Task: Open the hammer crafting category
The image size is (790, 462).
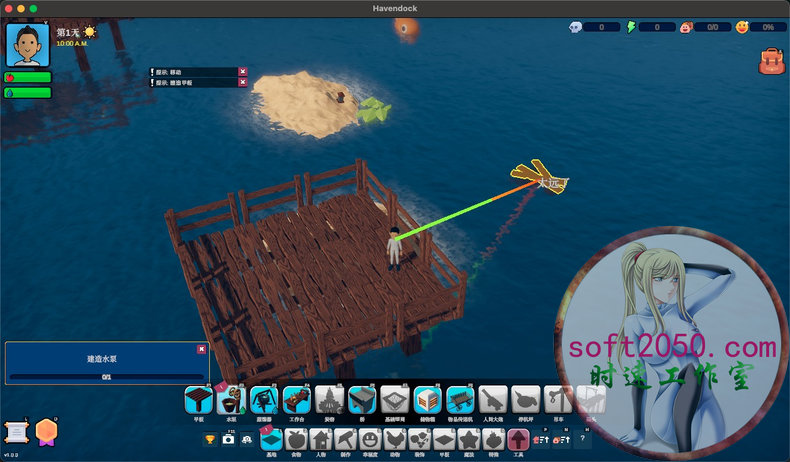Action: (345, 439)
